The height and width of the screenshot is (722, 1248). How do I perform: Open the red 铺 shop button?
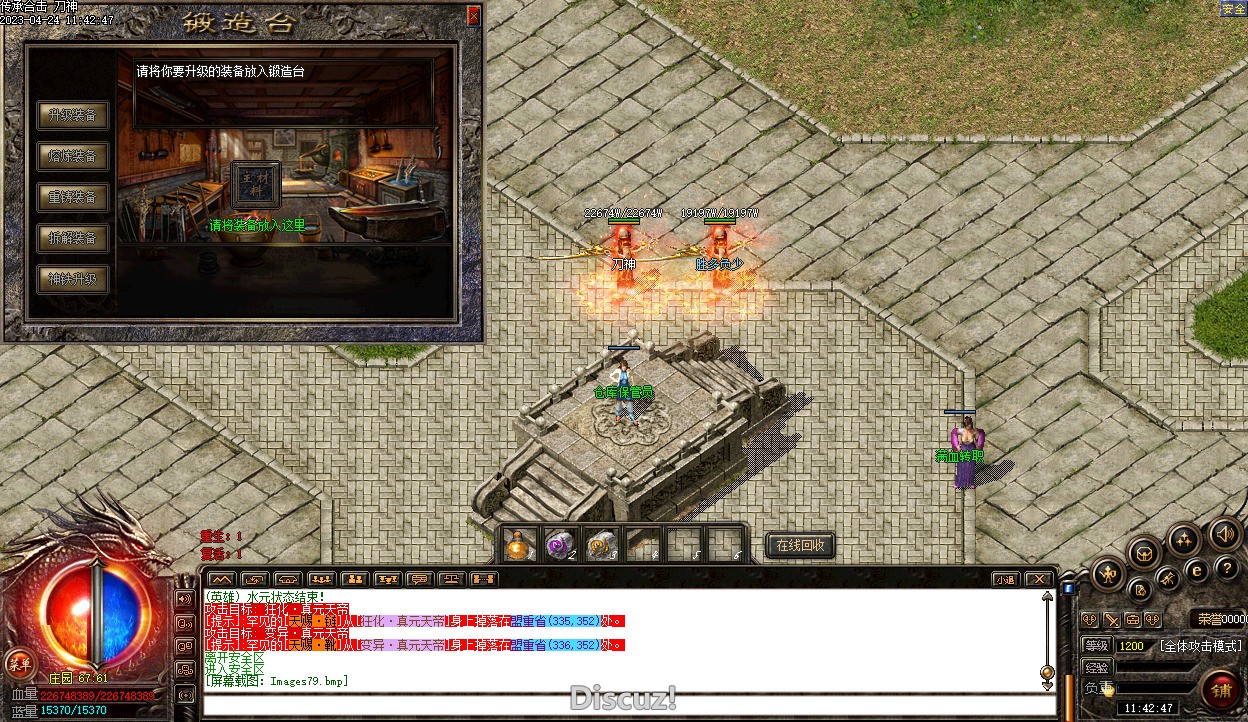click(x=1221, y=691)
